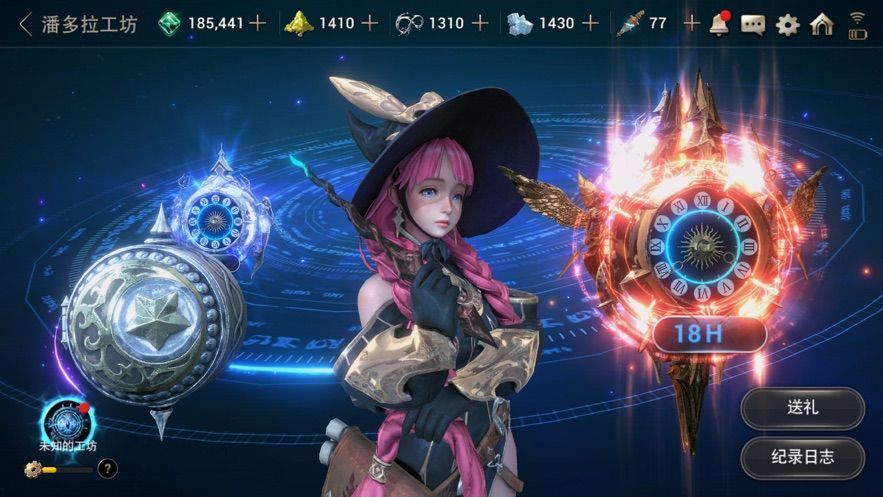Add more green diamond currency

point(258,23)
